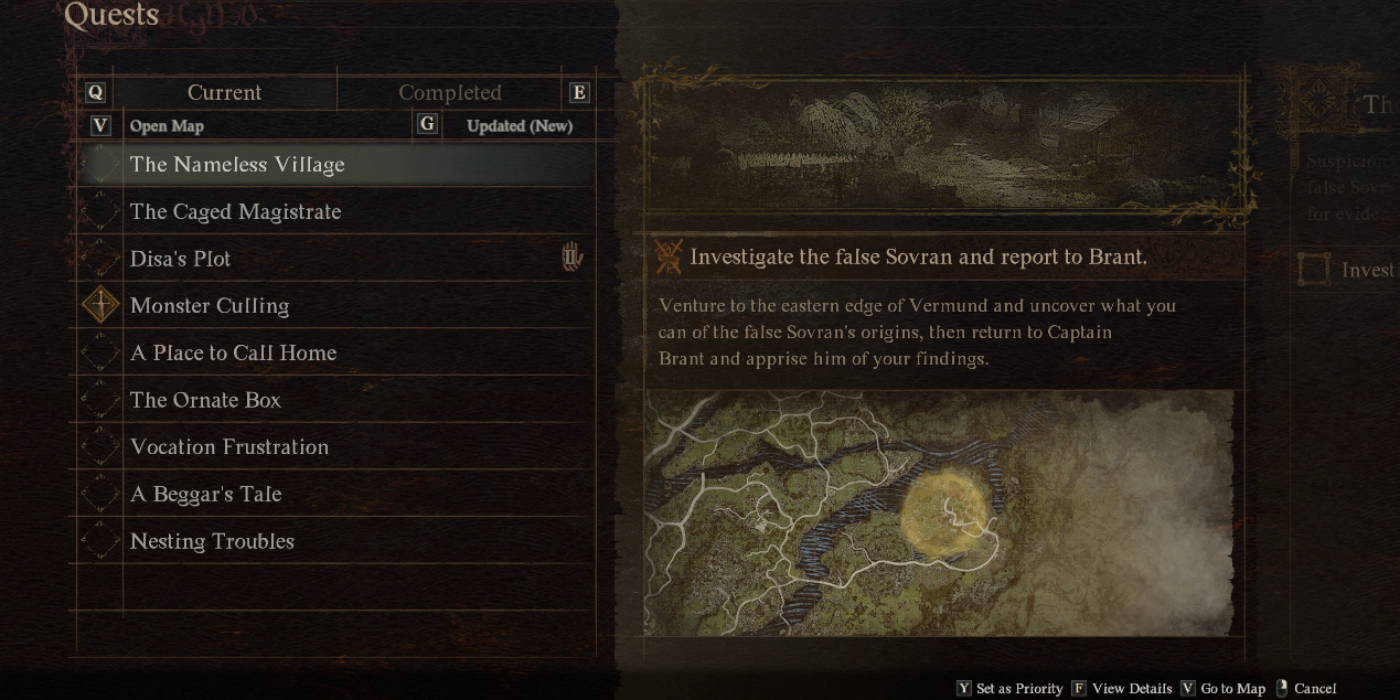
Task: Select the Monster Culling quest
Action: coord(209,306)
